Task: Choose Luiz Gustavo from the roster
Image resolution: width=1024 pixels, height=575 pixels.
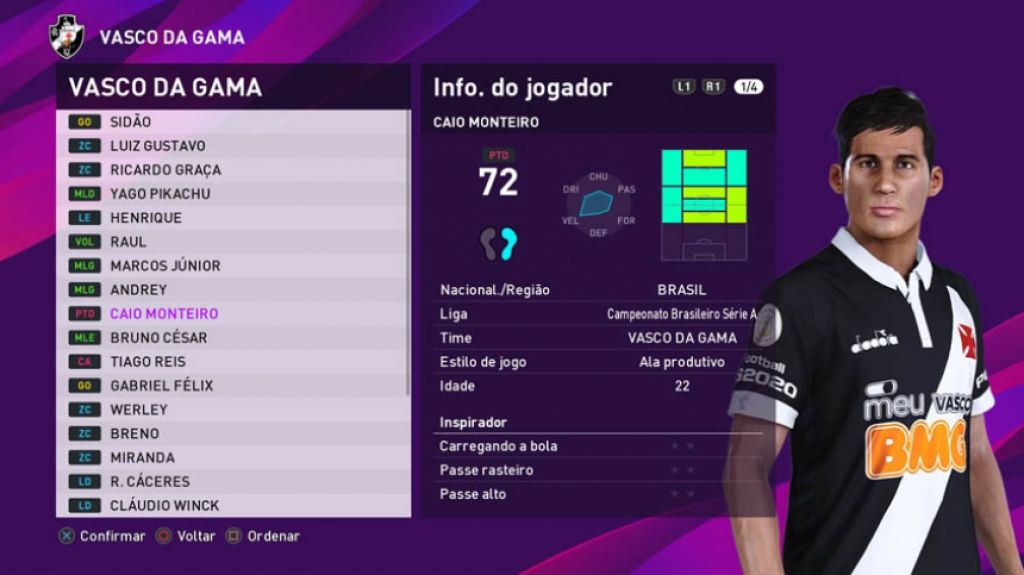Action: 232,146
